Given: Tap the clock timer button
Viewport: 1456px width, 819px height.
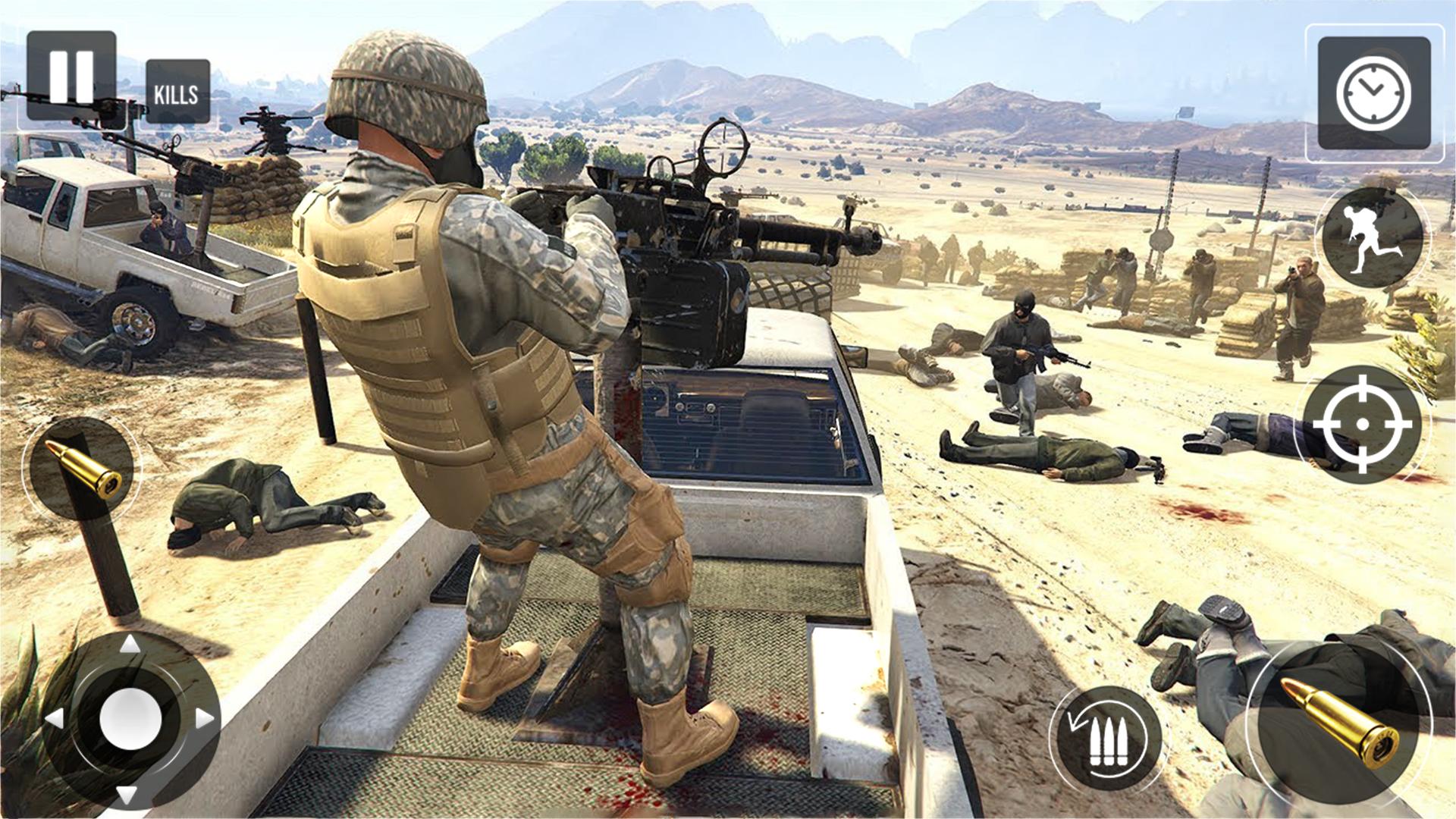Looking at the screenshot, I should (1373, 94).
